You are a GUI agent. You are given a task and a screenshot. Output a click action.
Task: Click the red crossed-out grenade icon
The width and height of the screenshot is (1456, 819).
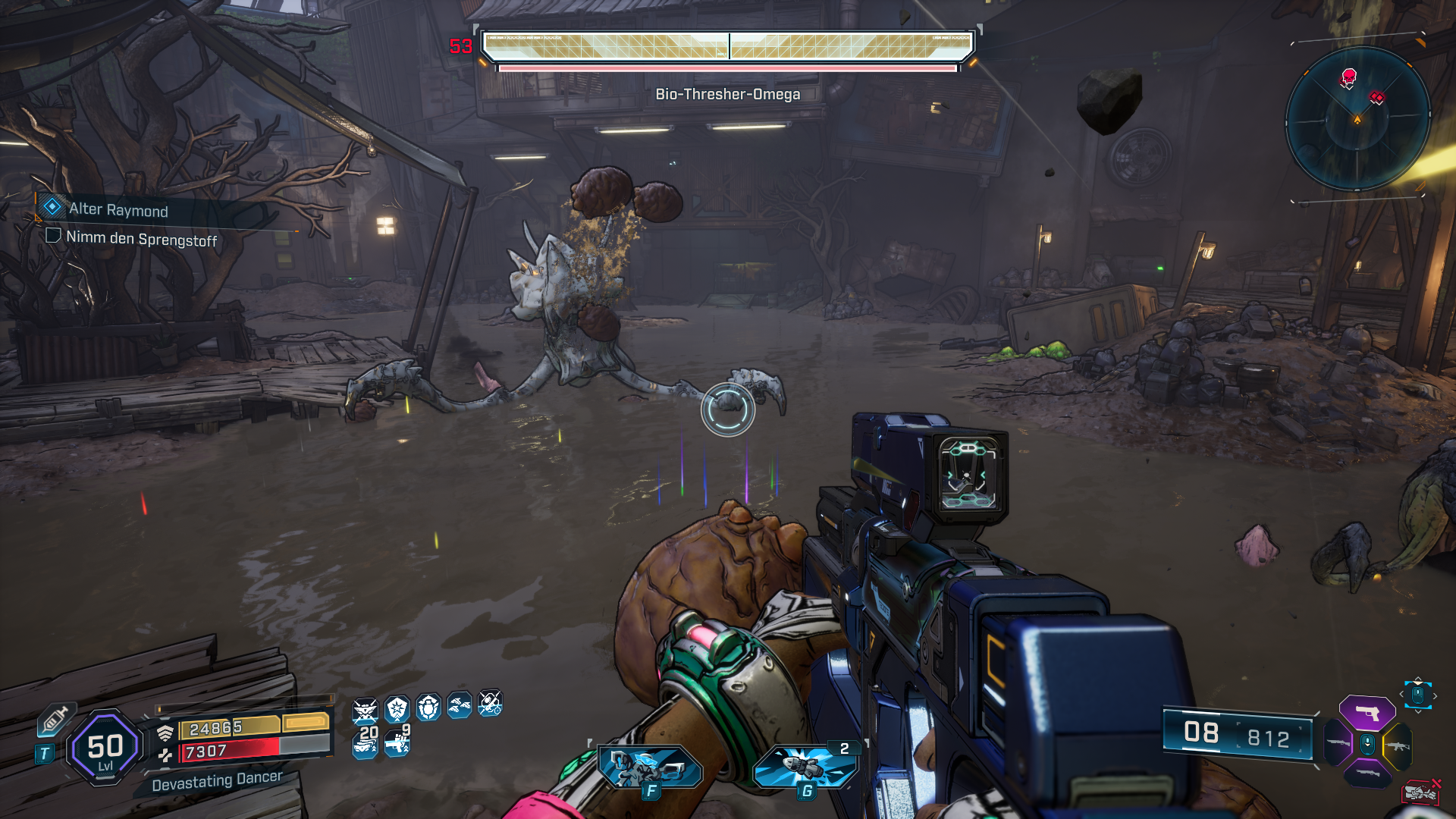1422,791
